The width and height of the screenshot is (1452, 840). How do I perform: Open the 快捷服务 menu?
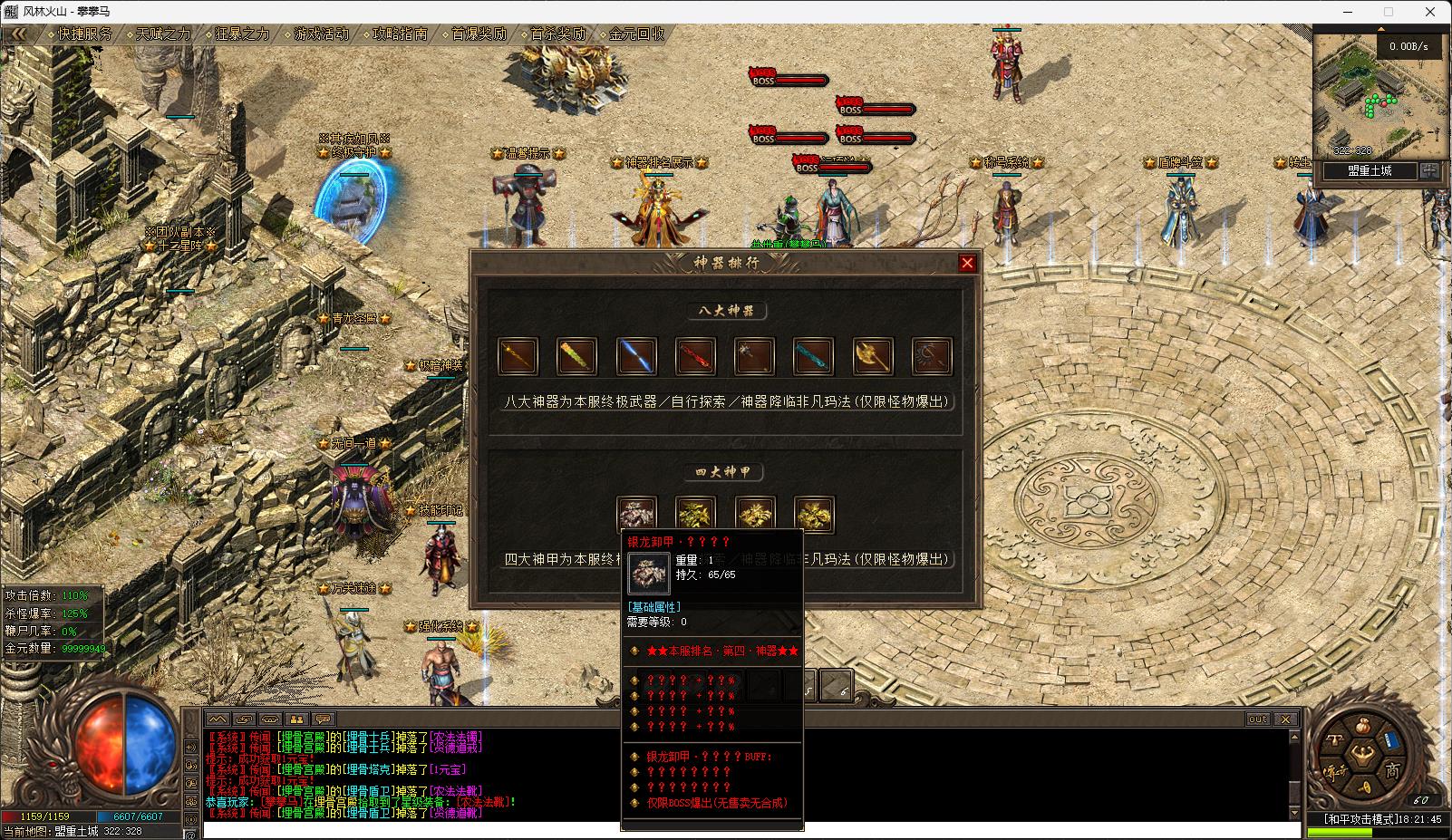click(84, 34)
